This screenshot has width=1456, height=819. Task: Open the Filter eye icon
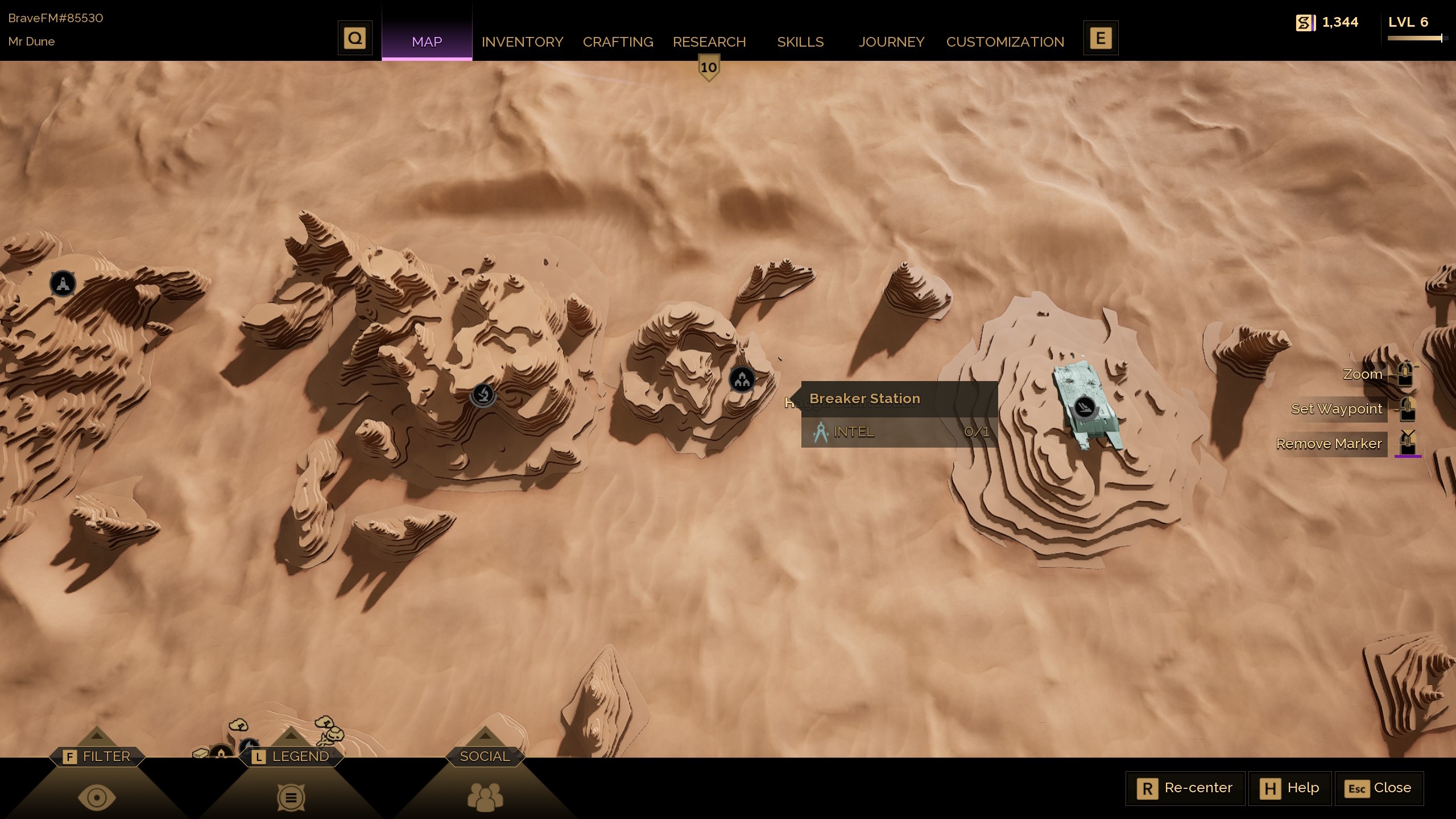pos(97,796)
